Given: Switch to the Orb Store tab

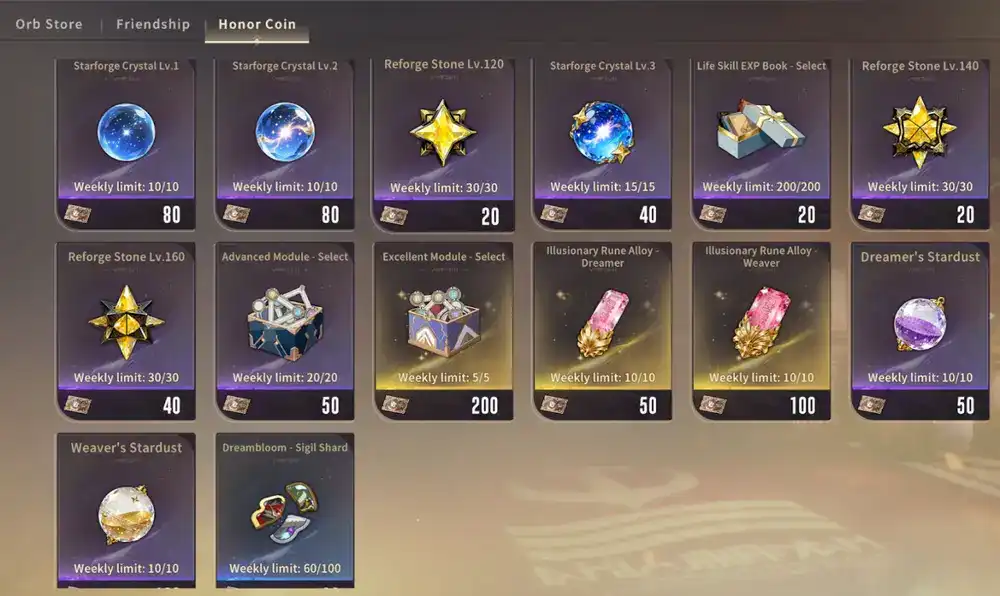Looking at the screenshot, I should coord(49,24).
